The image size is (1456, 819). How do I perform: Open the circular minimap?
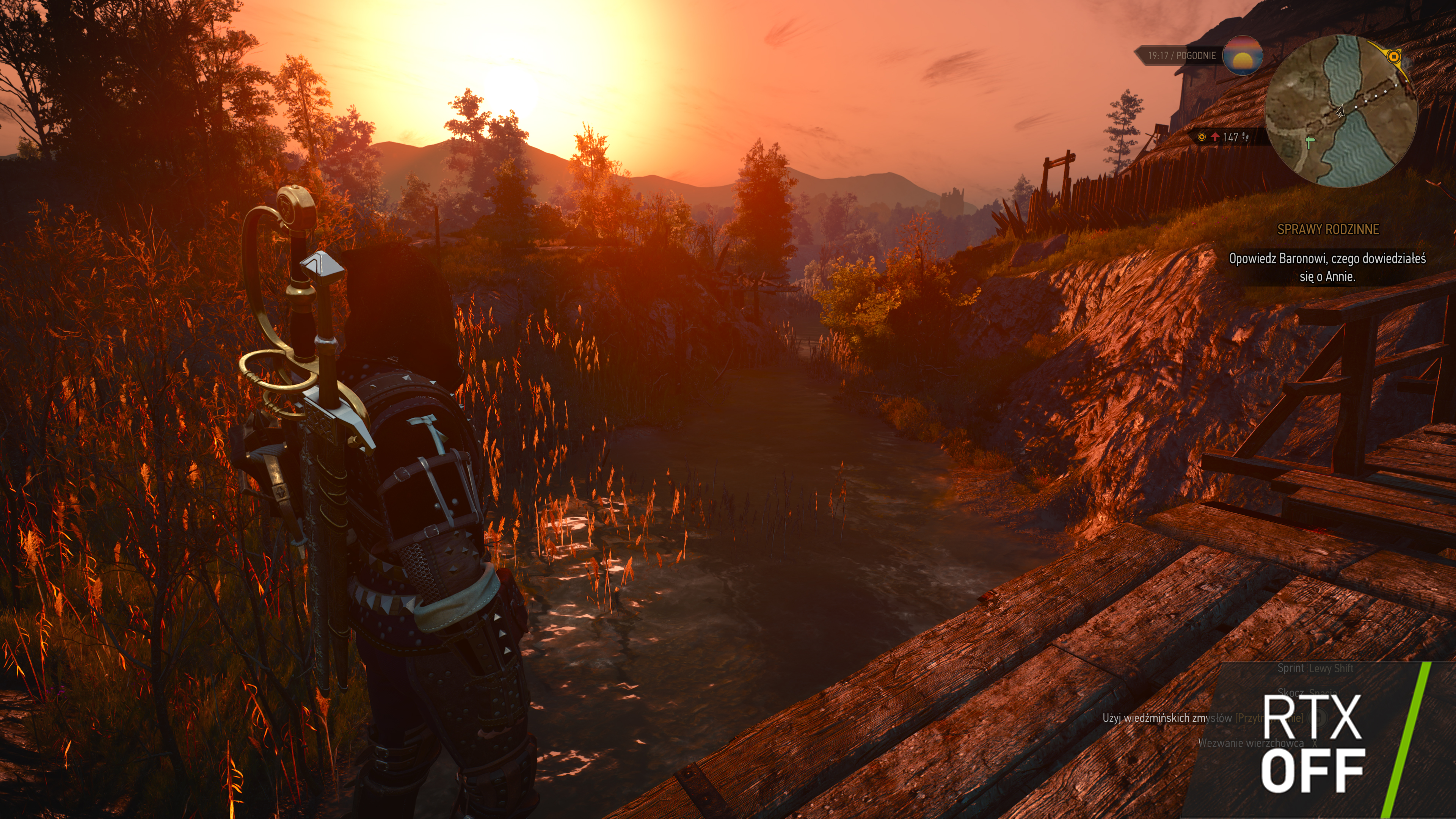coord(1341,111)
